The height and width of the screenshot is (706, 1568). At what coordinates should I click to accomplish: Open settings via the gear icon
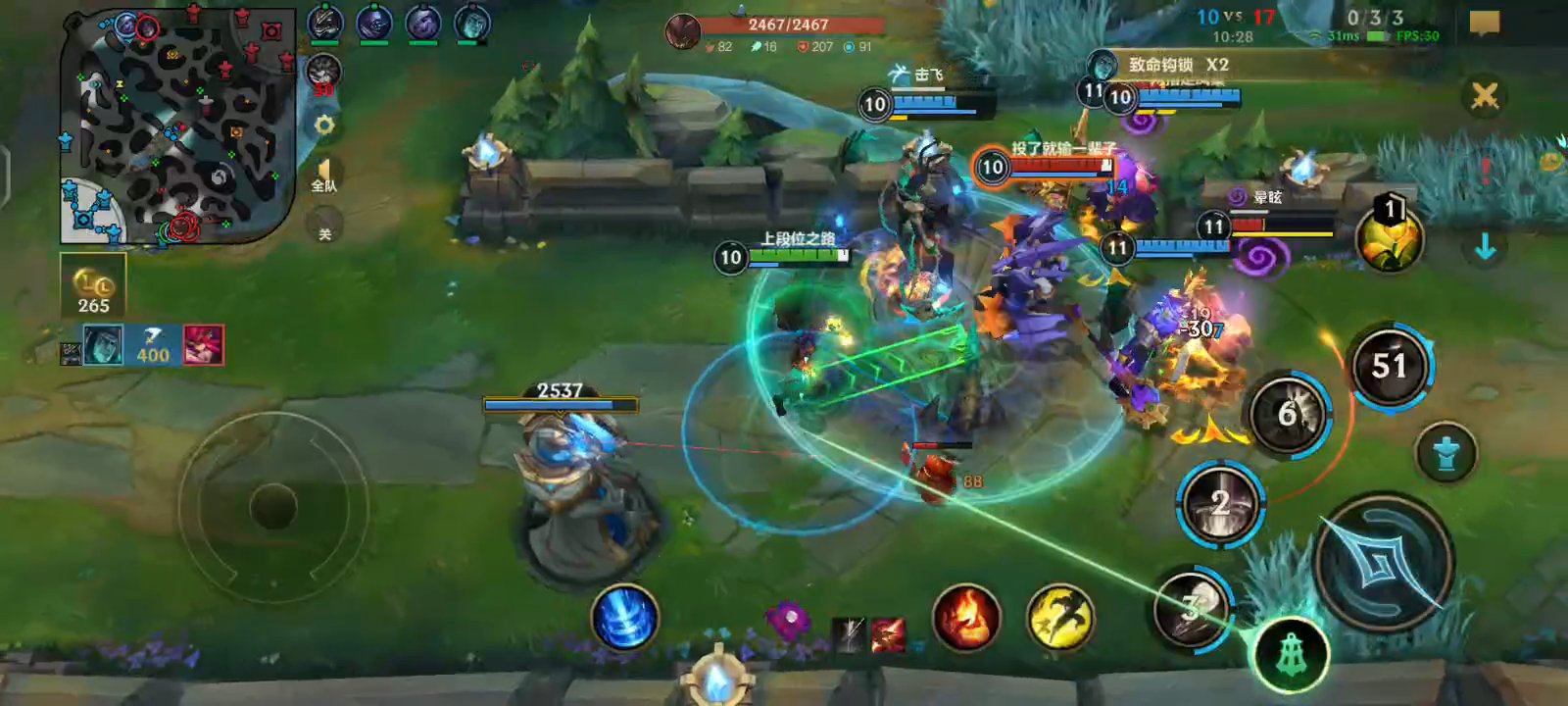click(x=324, y=126)
